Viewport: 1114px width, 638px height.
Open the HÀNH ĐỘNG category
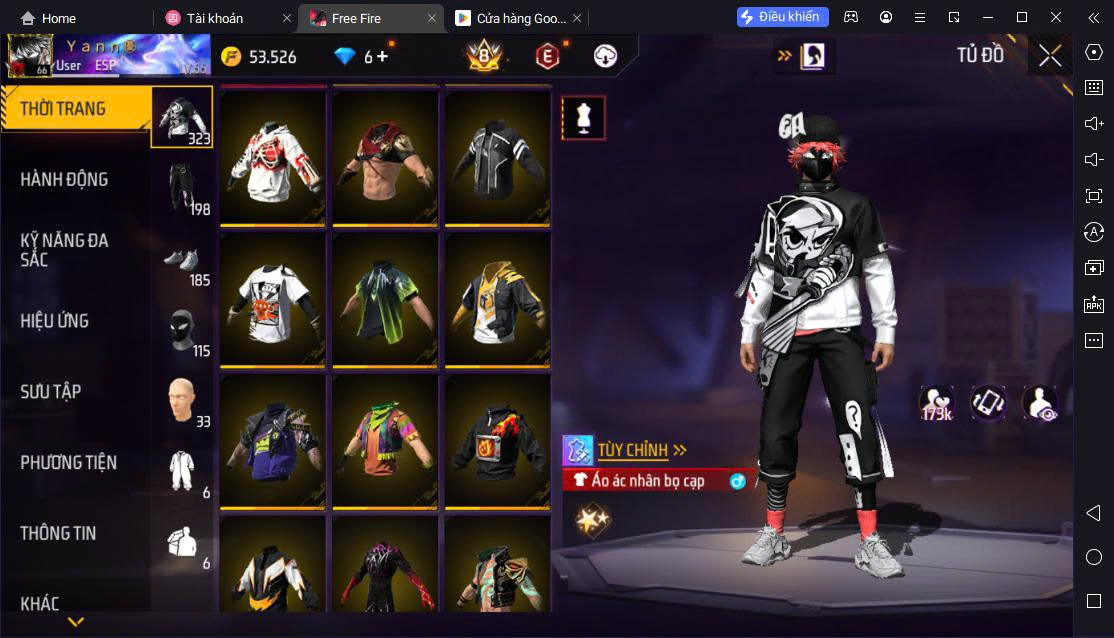tap(65, 180)
